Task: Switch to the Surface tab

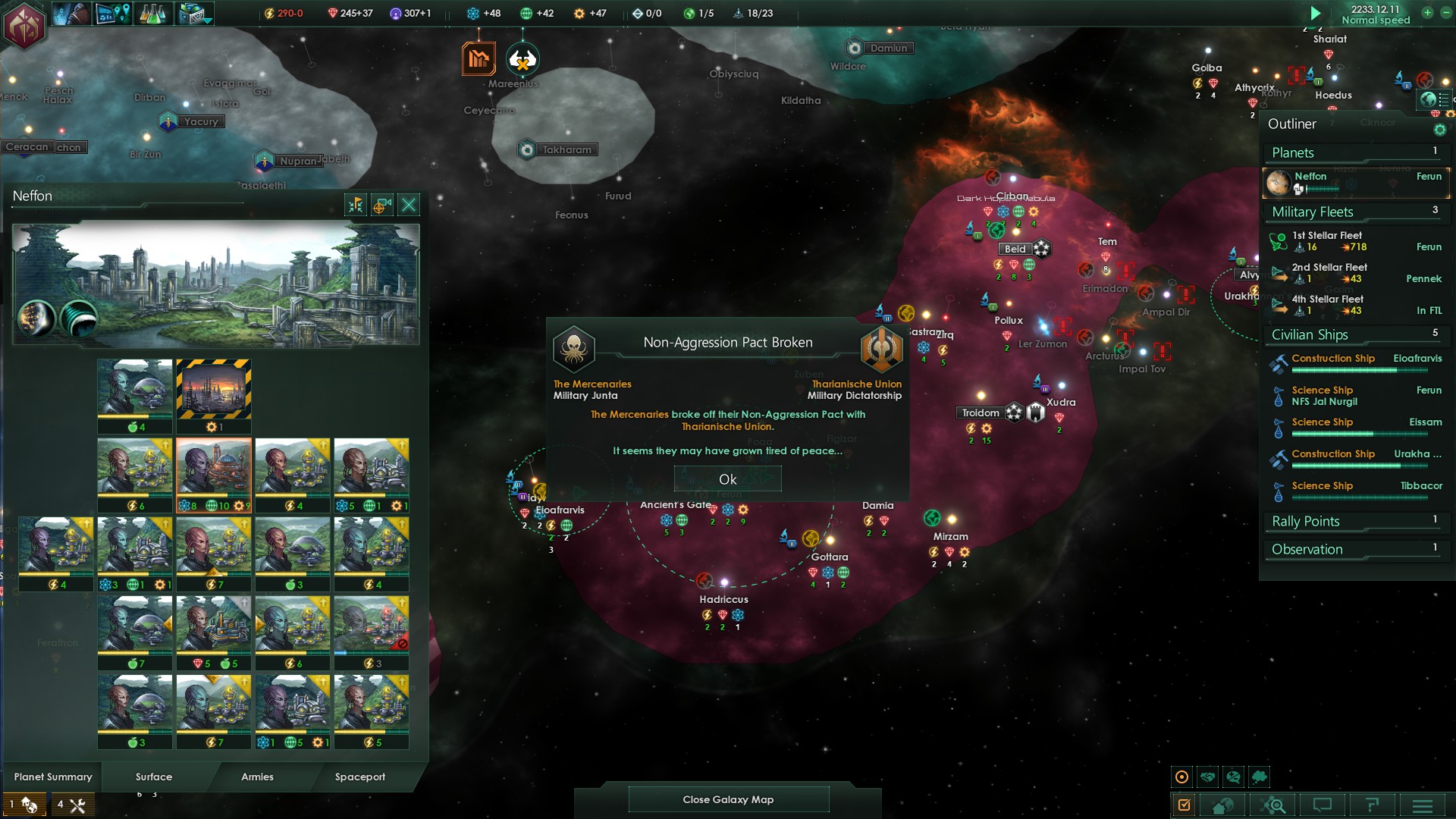Action: pyautogui.click(x=154, y=777)
